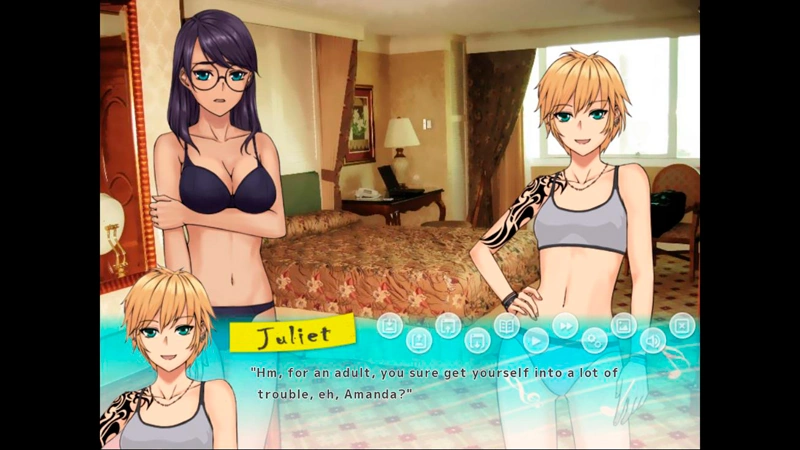This screenshot has height=450, width=800.
Task: Open settings with the gears icon
Action: point(594,341)
